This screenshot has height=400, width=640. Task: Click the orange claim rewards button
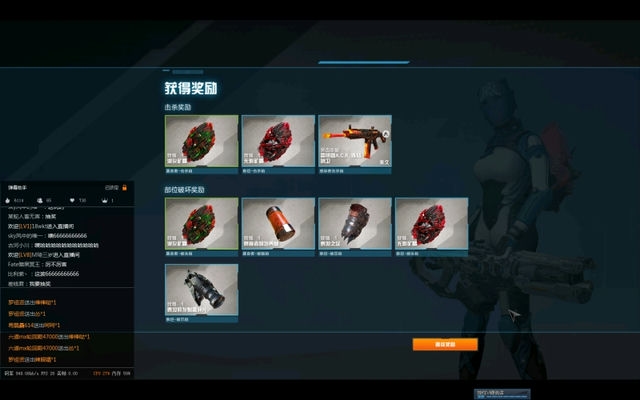pos(444,344)
